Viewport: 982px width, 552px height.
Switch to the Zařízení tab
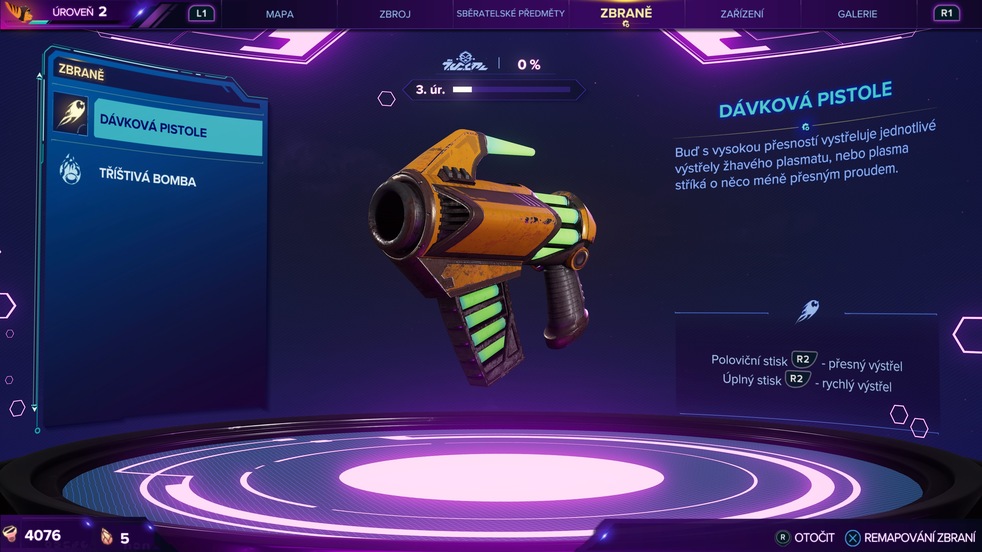(x=742, y=14)
